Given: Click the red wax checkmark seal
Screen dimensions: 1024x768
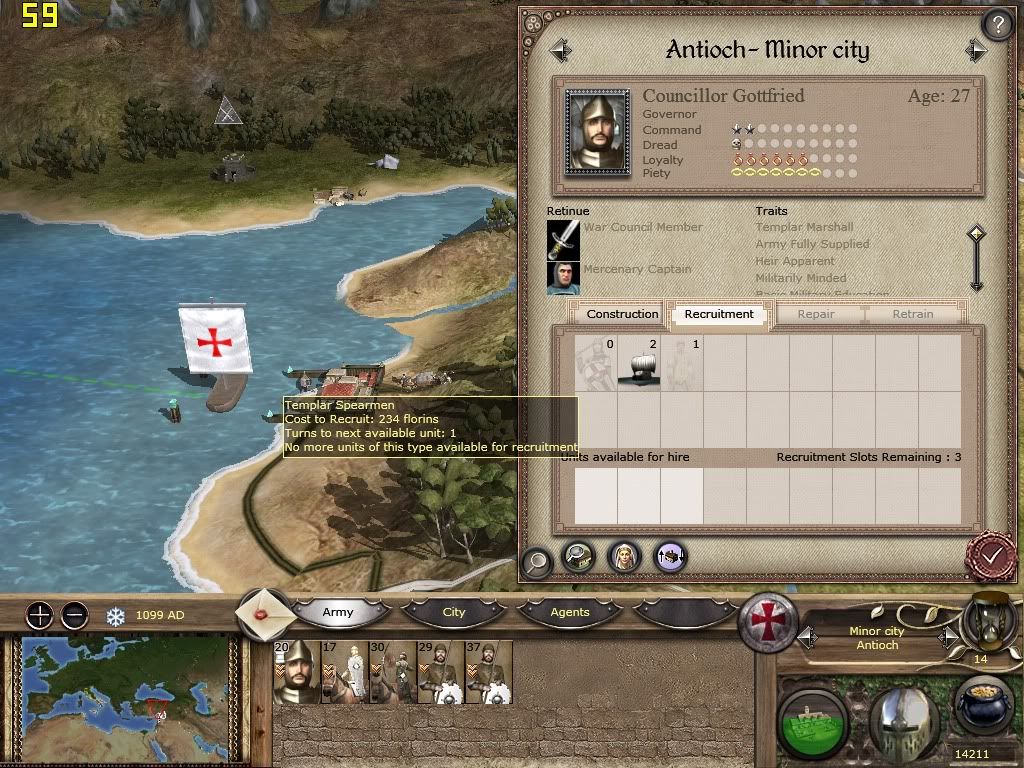Looking at the screenshot, I should tap(991, 554).
